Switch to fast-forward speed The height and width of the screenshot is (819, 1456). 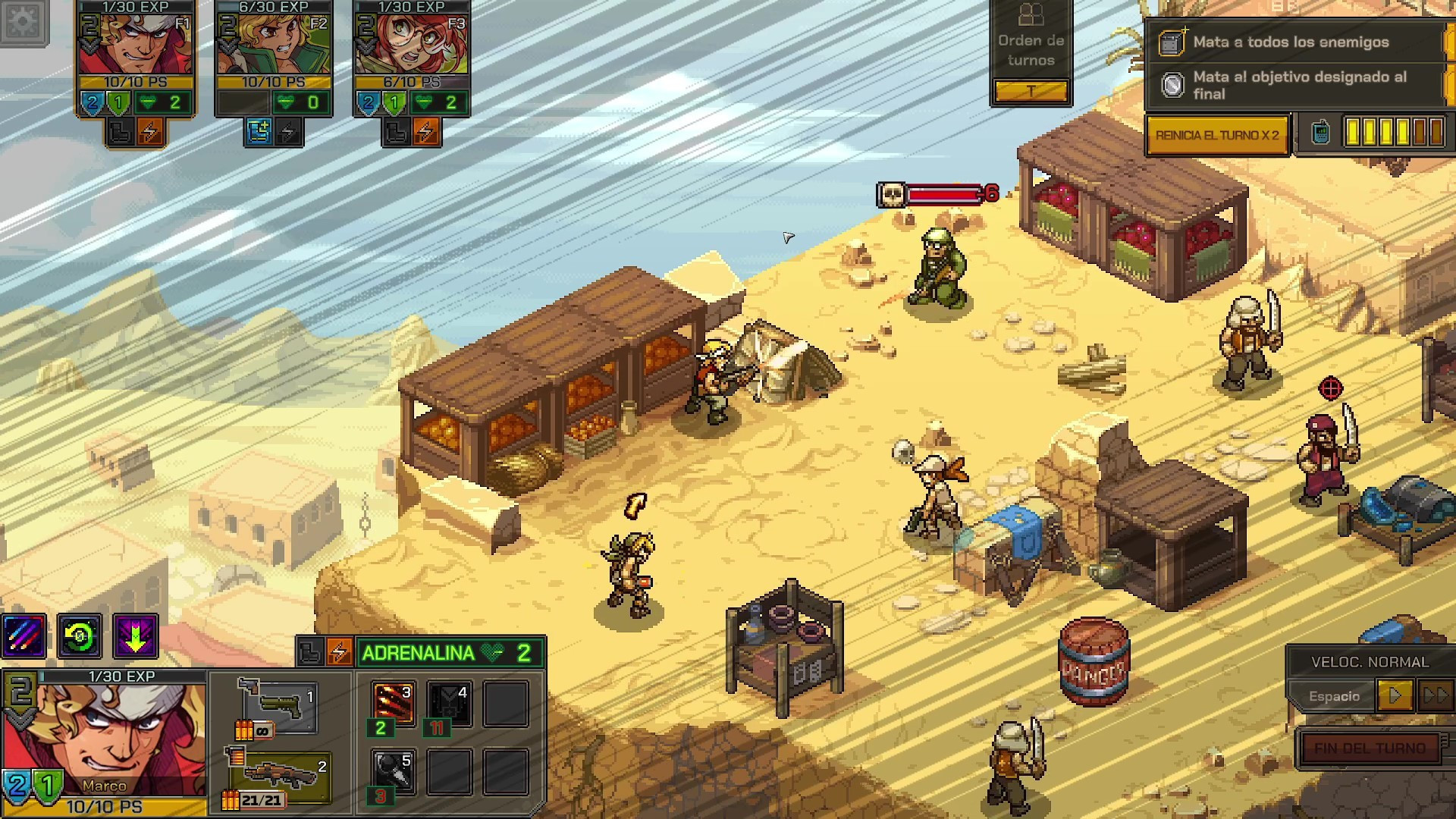point(1435,695)
